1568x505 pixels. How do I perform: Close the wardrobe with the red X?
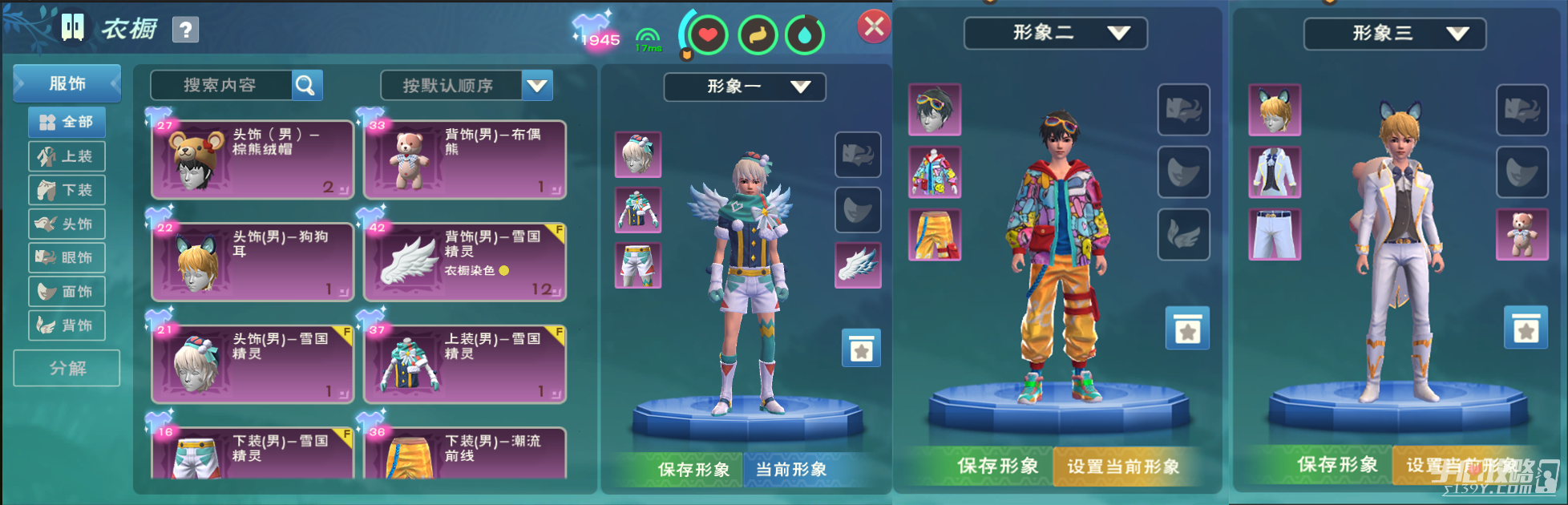(x=874, y=27)
